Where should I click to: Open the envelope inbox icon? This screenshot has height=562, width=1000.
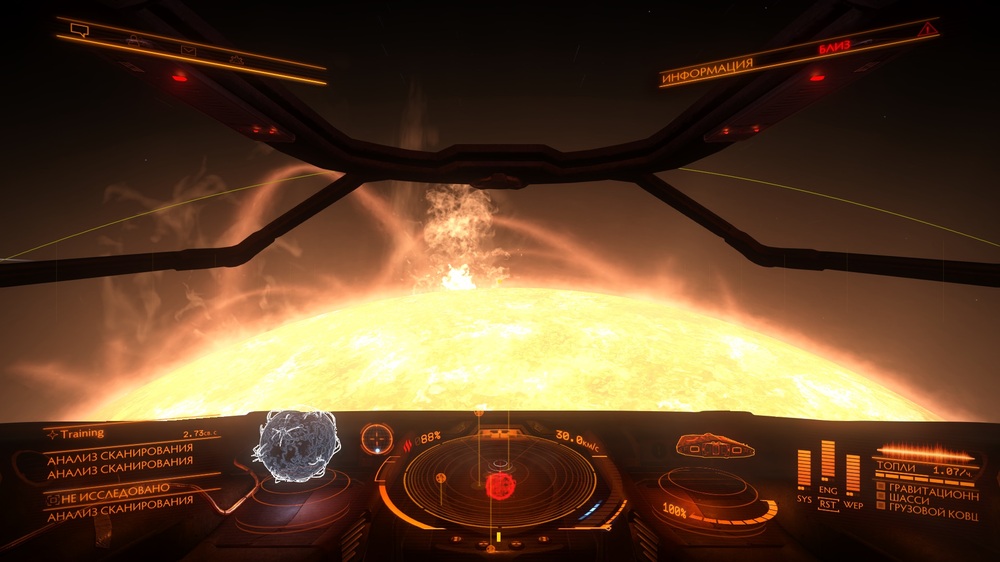pyautogui.click(x=187, y=51)
